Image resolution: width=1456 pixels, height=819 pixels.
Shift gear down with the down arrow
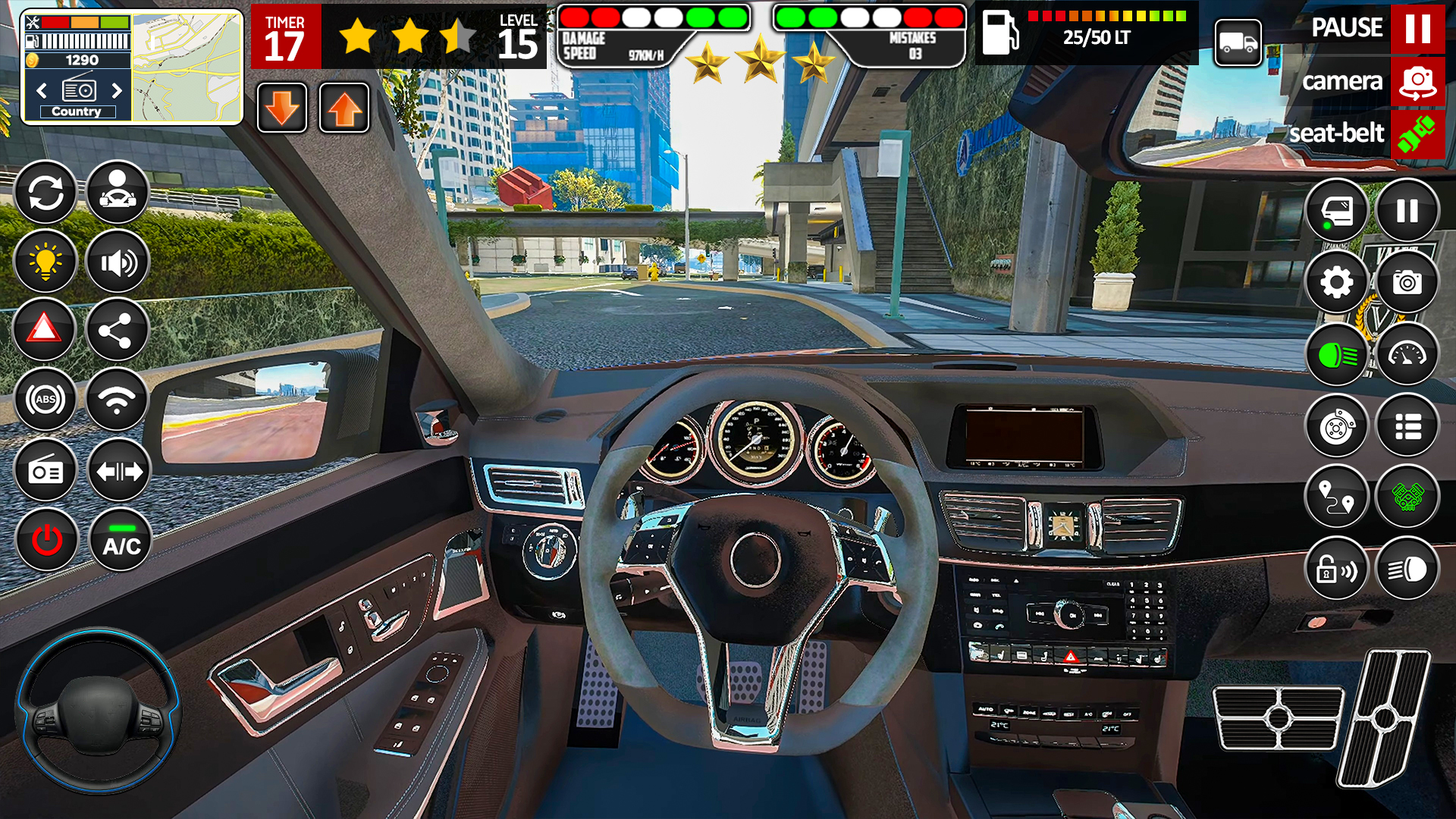pyautogui.click(x=282, y=108)
